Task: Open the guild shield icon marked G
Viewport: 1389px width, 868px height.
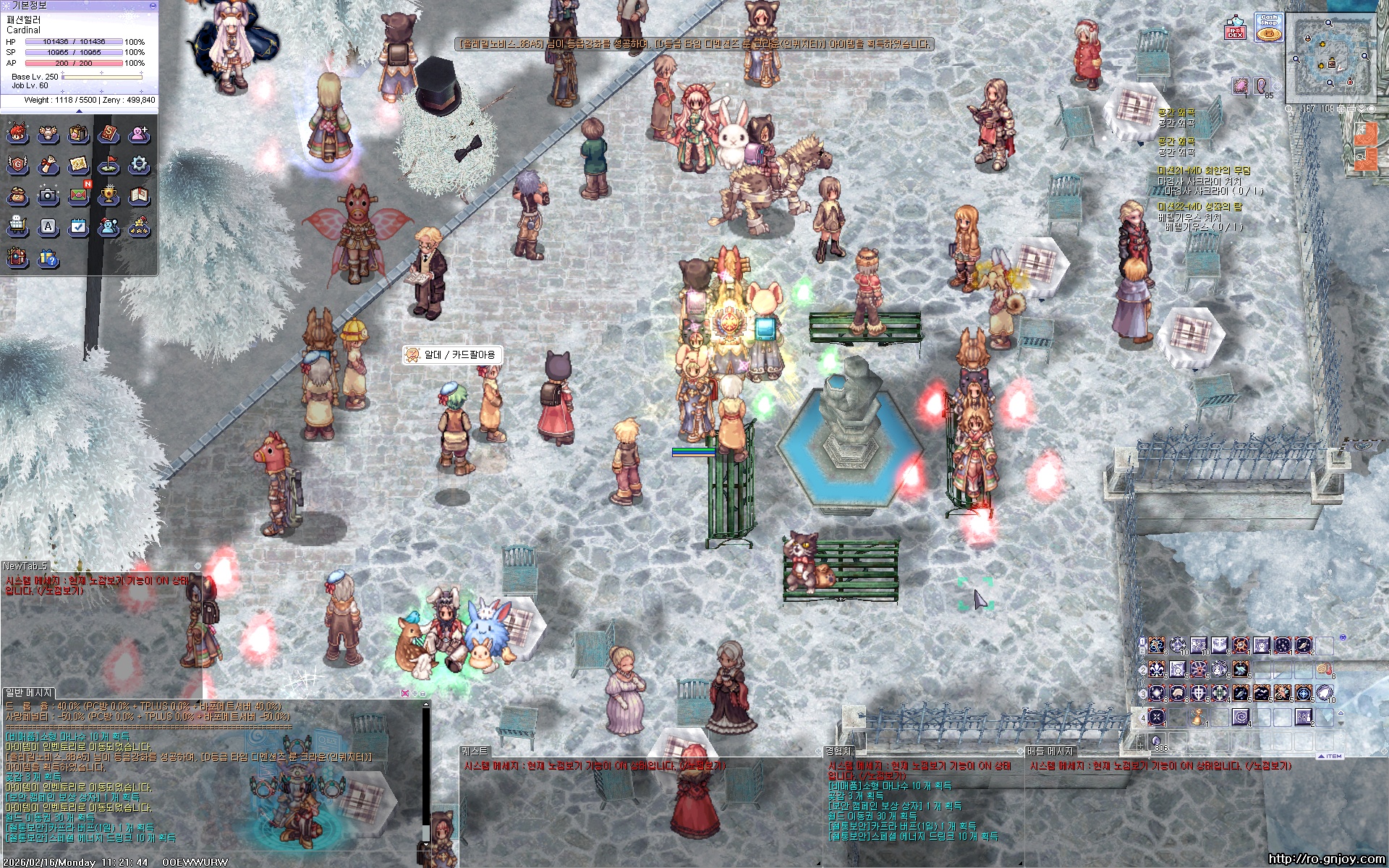Action: pos(17,165)
